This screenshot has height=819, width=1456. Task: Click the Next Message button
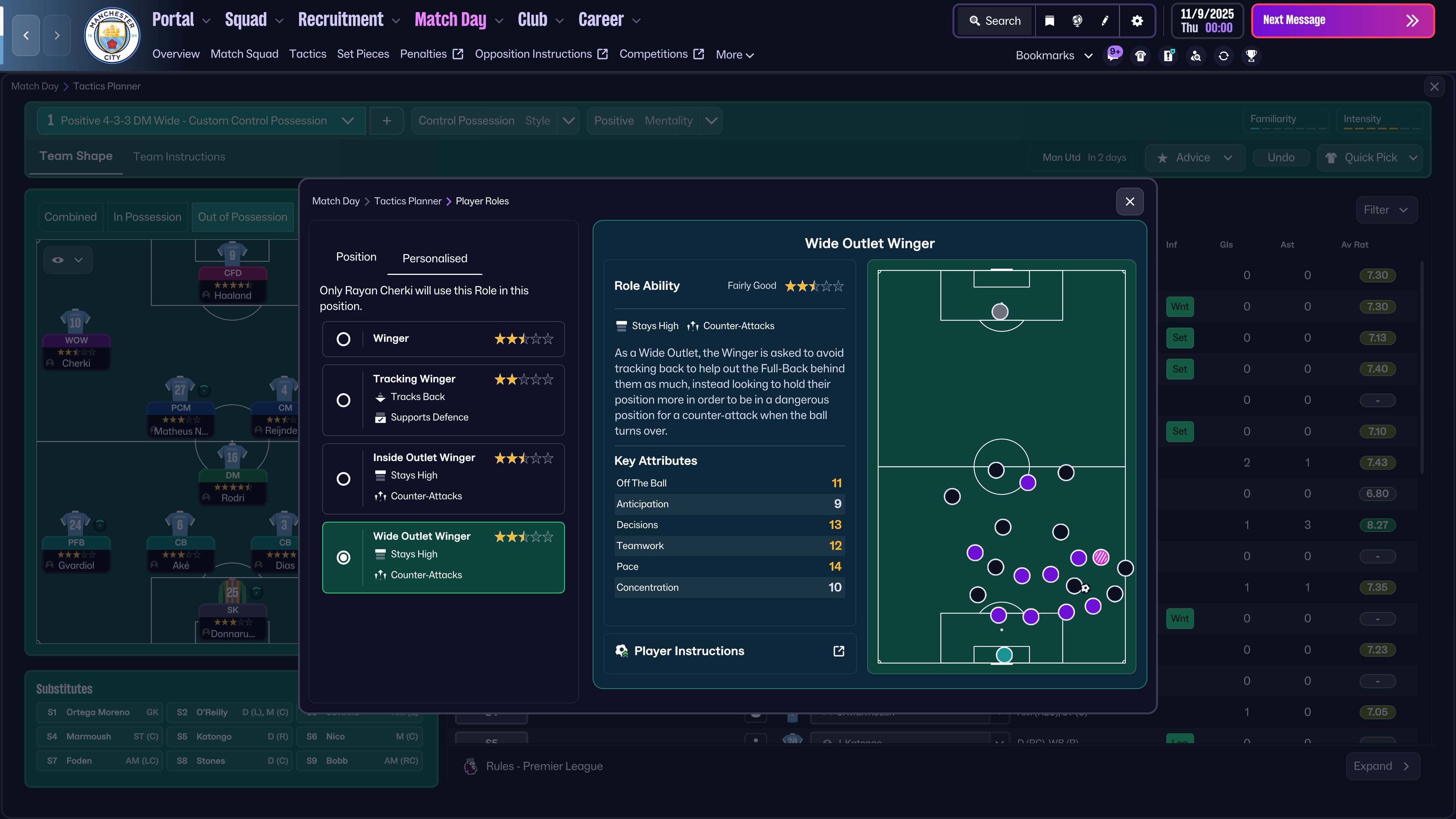(x=1343, y=20)
